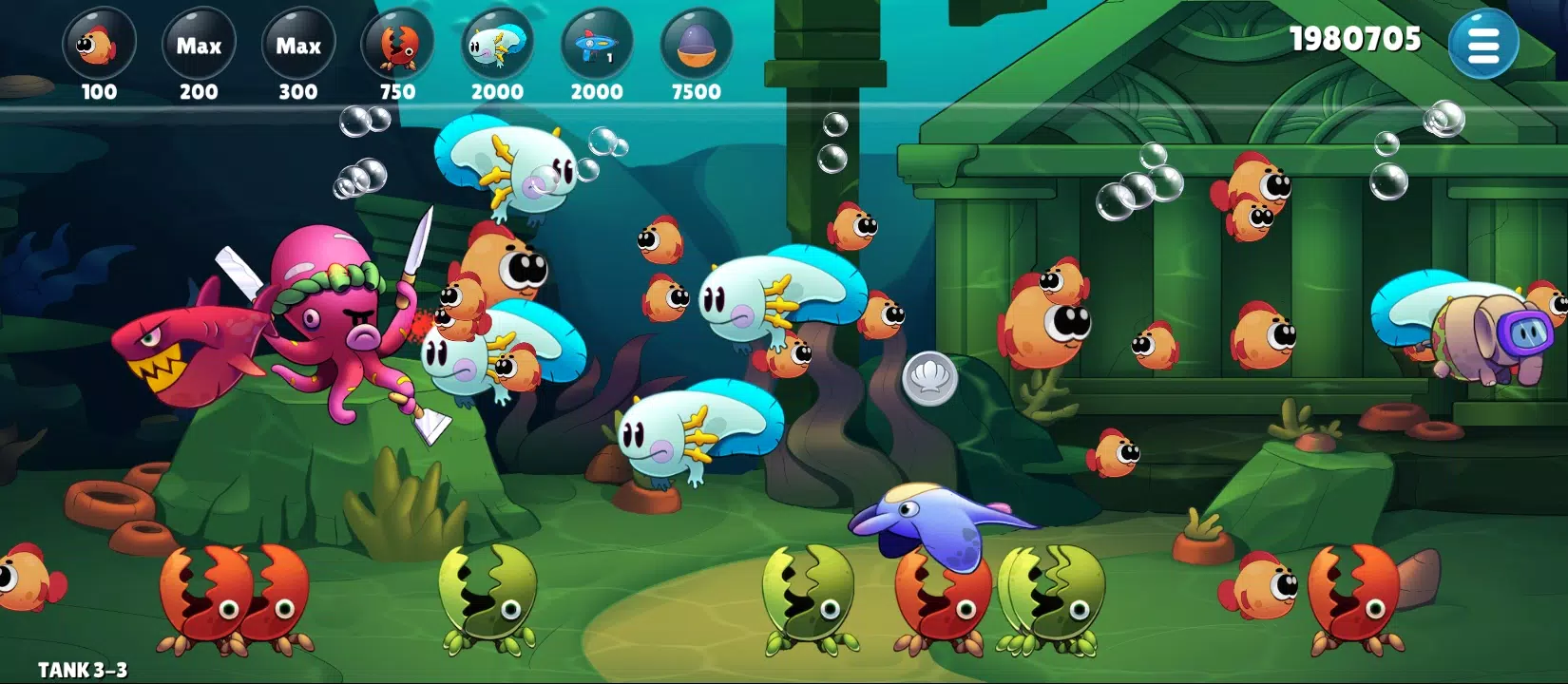Buy the mystery egg for 7500
The height and width of the screenshot is (684, 1568).
pos(696,43)
